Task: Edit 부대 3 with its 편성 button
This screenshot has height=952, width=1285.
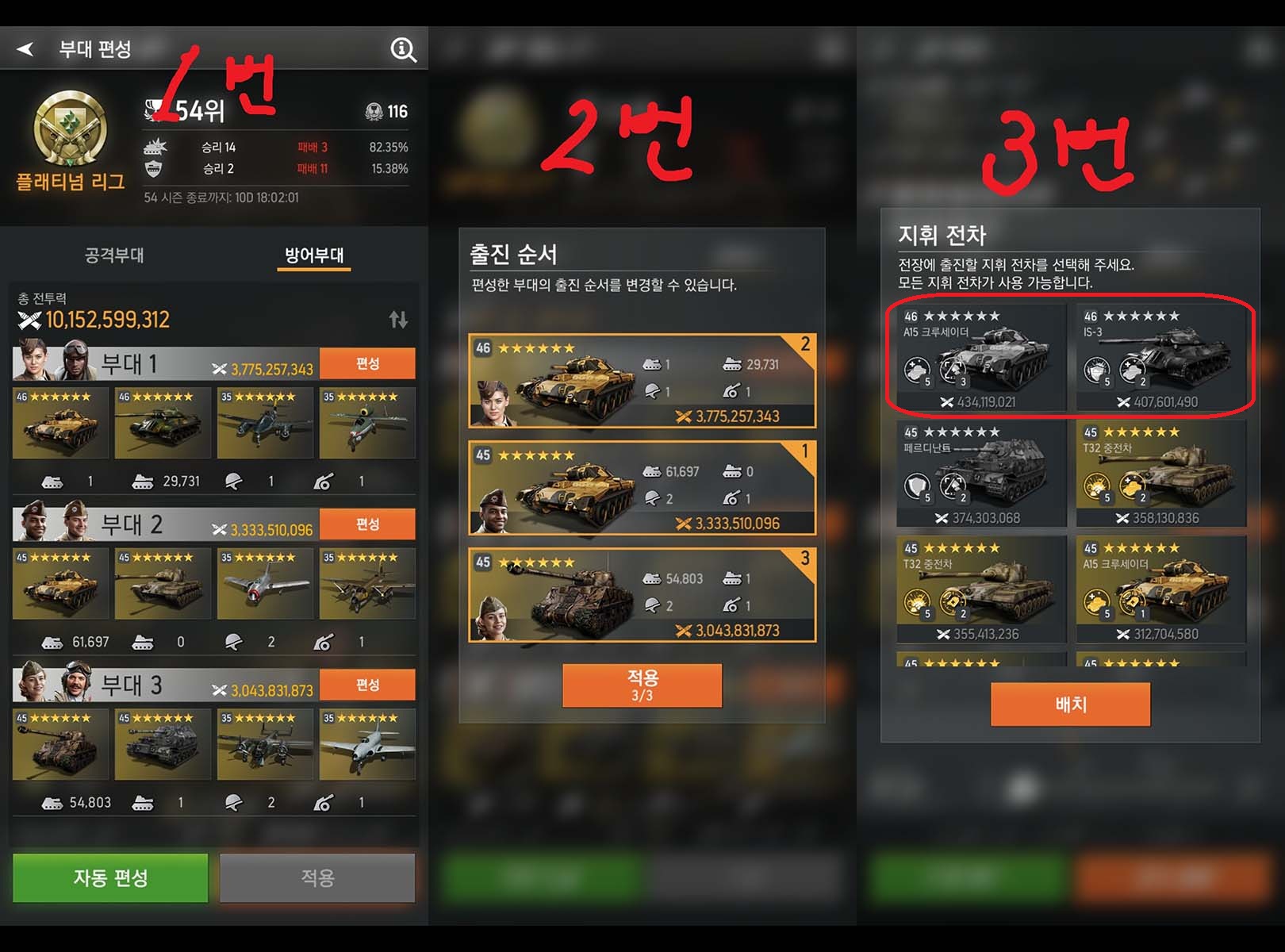Action: pos(367,685)
